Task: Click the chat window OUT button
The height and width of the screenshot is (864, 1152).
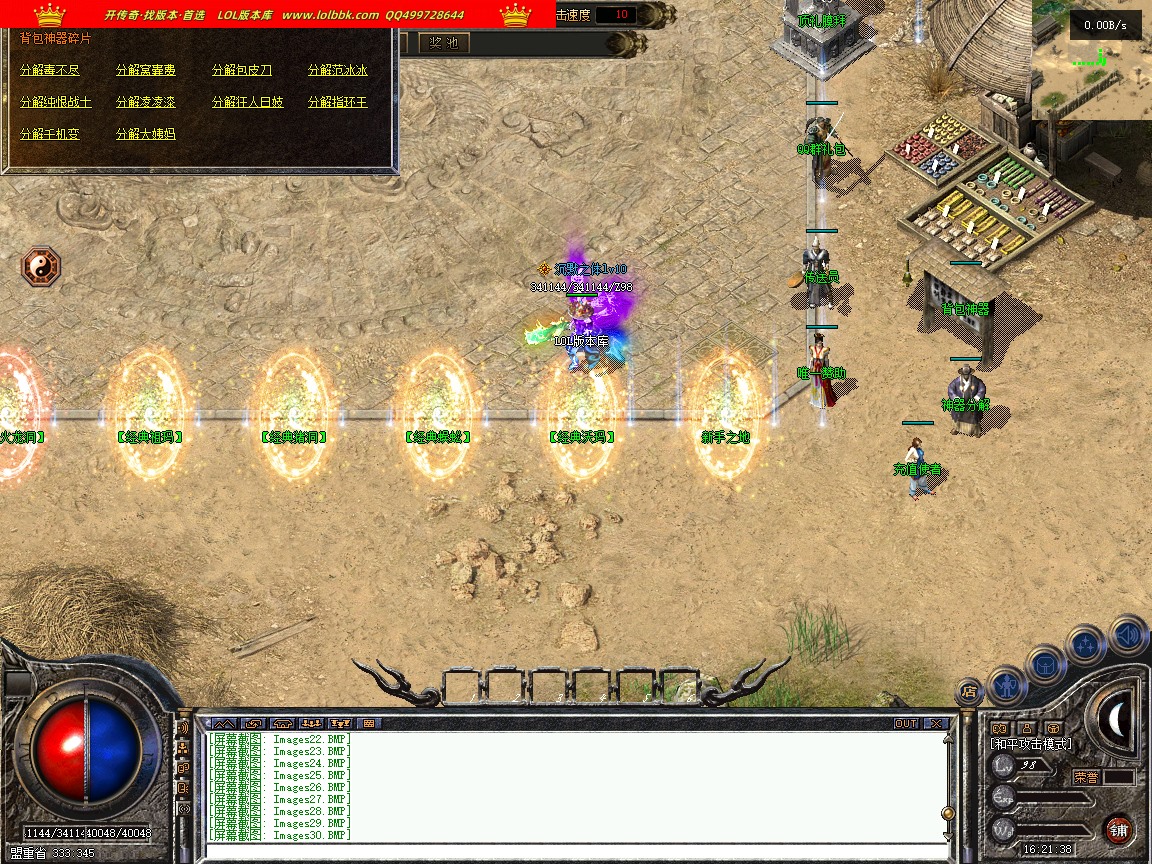Action: click(x=905, y=723)
